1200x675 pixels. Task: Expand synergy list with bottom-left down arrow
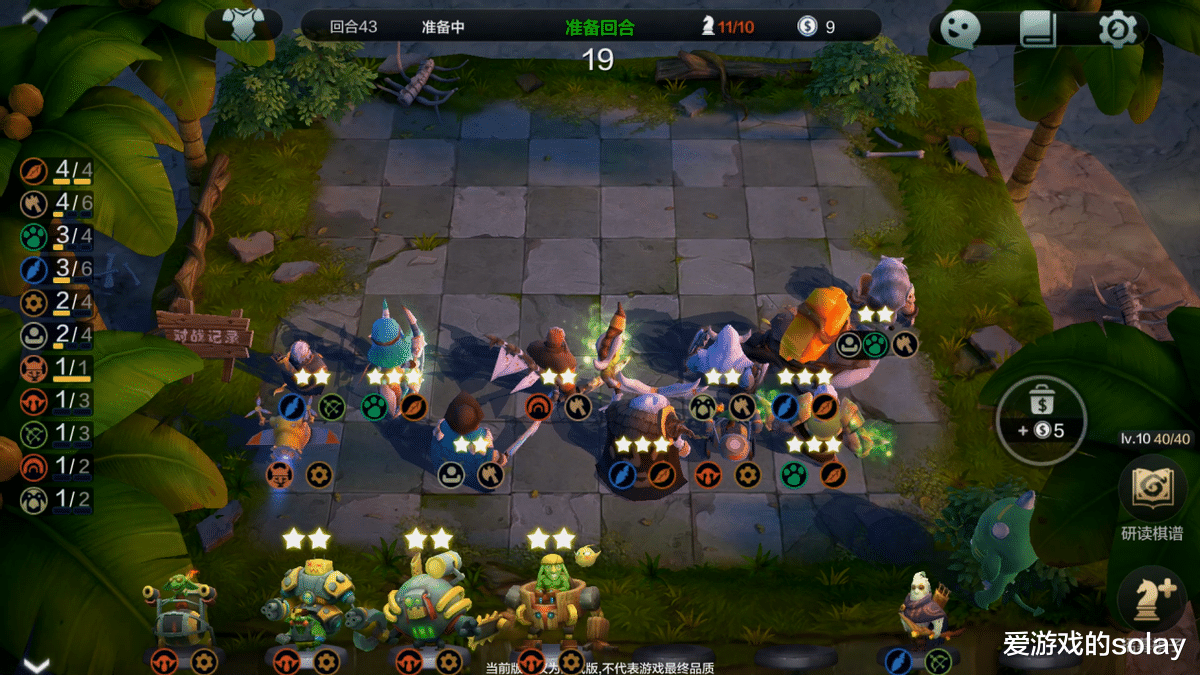(x=35, y=664)
